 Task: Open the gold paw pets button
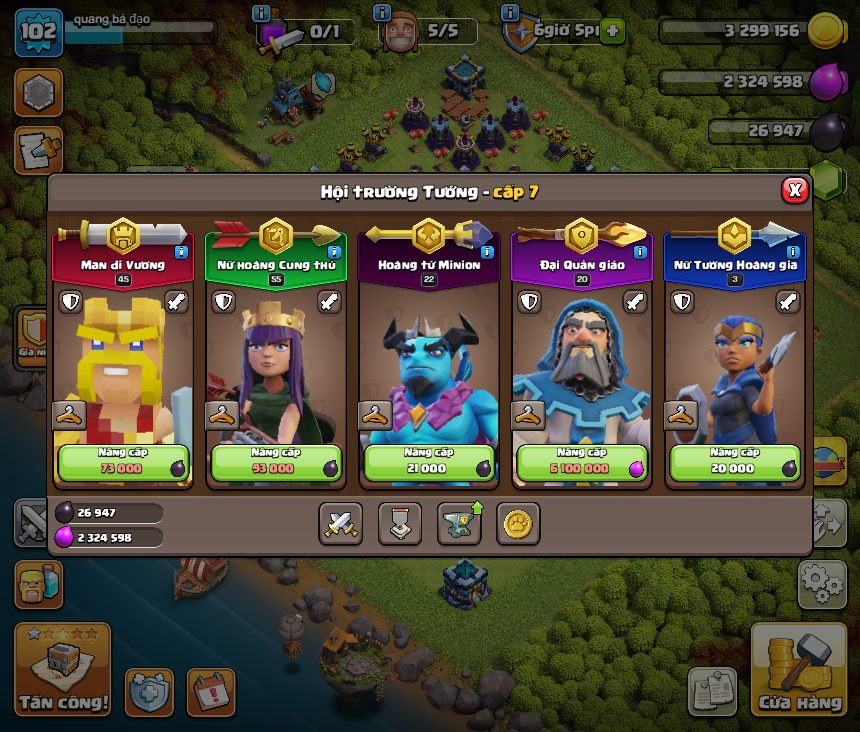point(518,523)
